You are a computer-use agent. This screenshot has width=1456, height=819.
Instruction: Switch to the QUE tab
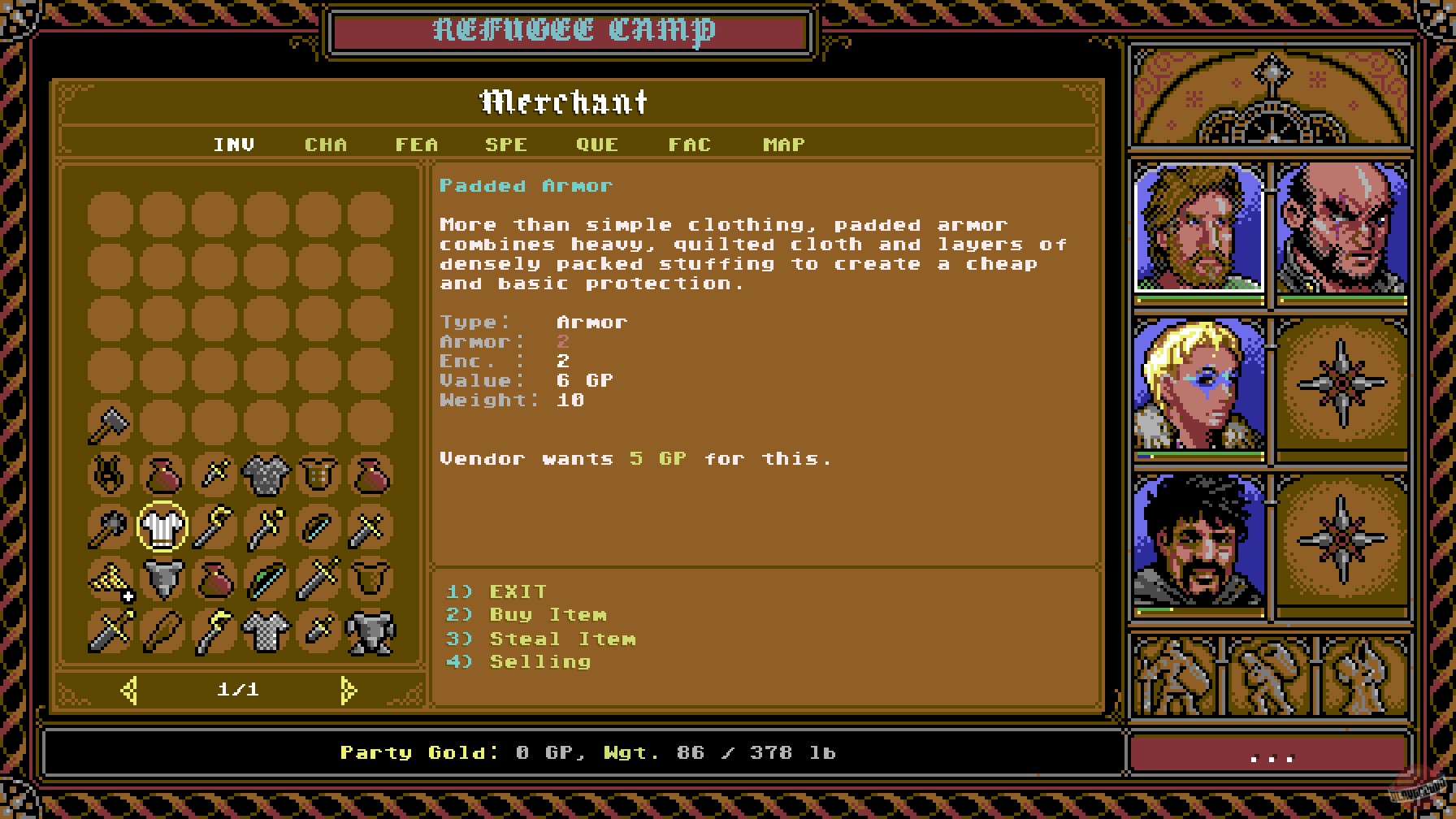click(x=596, y=145)
